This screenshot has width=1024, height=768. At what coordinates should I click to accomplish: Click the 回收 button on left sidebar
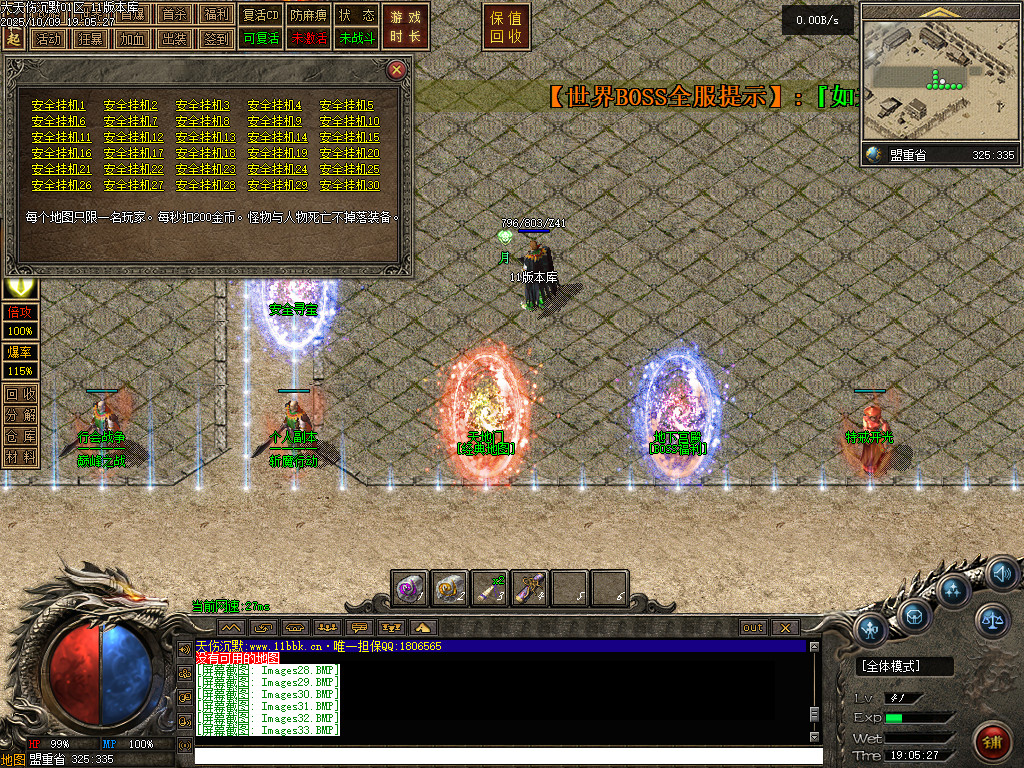tap(20, 394)
